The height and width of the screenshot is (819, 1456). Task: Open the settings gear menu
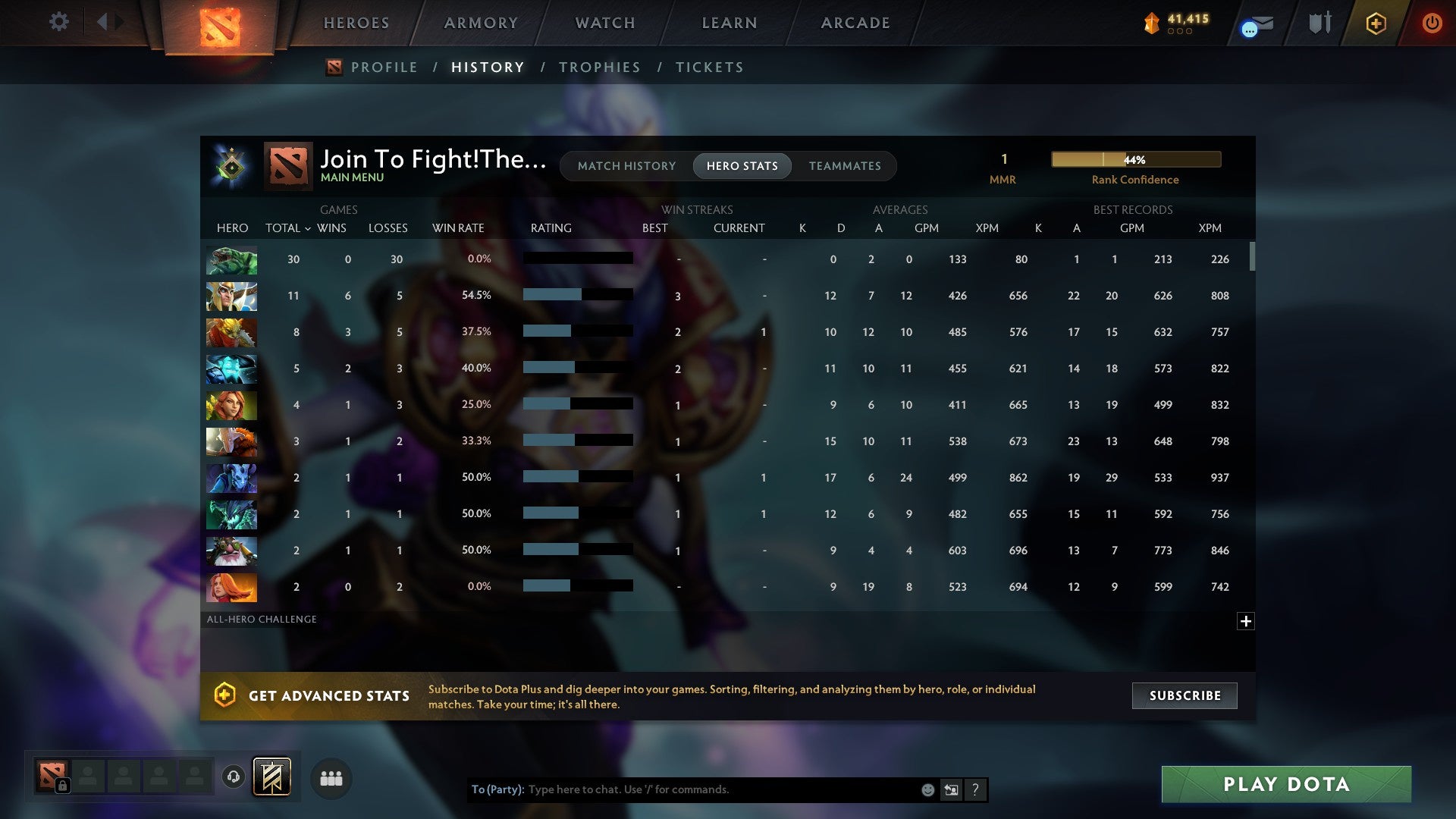pos(59,22)
